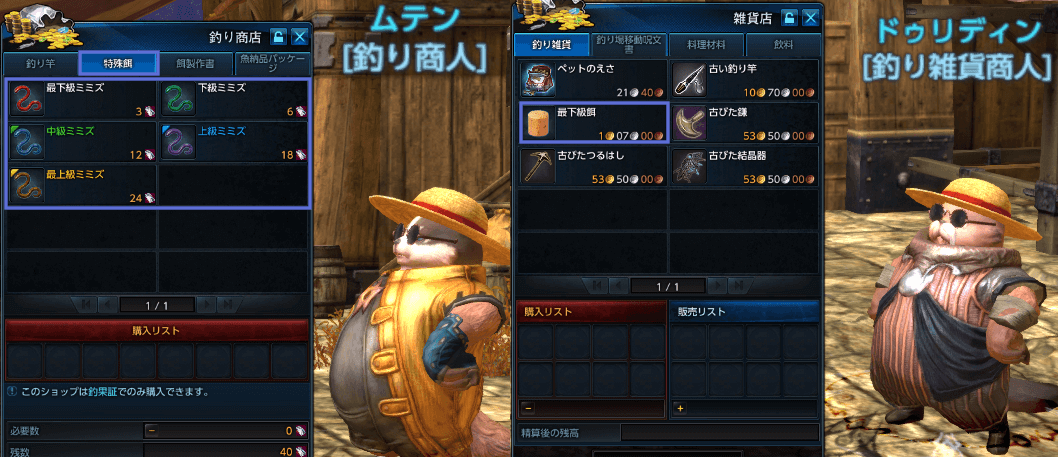This screenshot has height=457, width=1058.
Task: Pick the 古びた鎌 sickle item
Action: pos(744,123)
